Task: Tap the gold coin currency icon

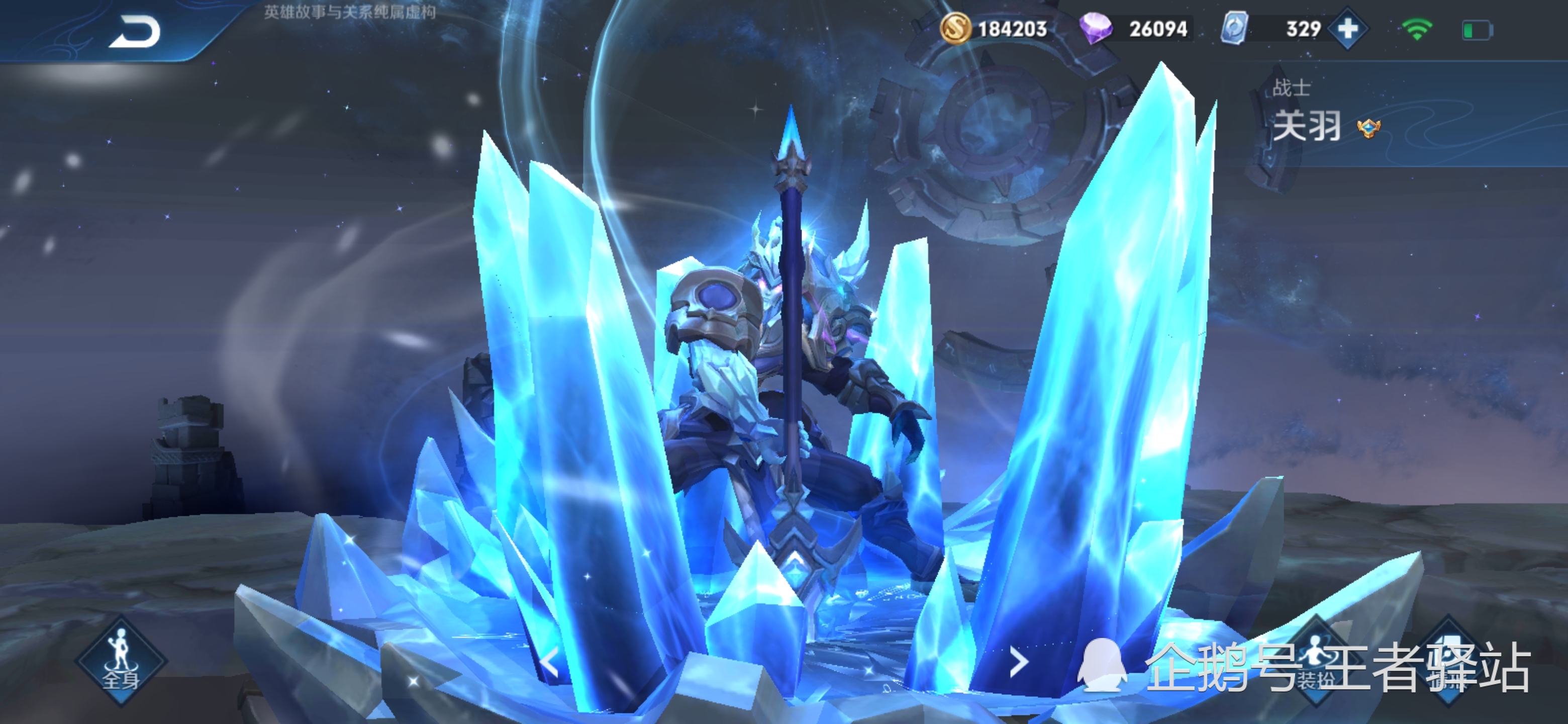Action: (x=955, y=29)
